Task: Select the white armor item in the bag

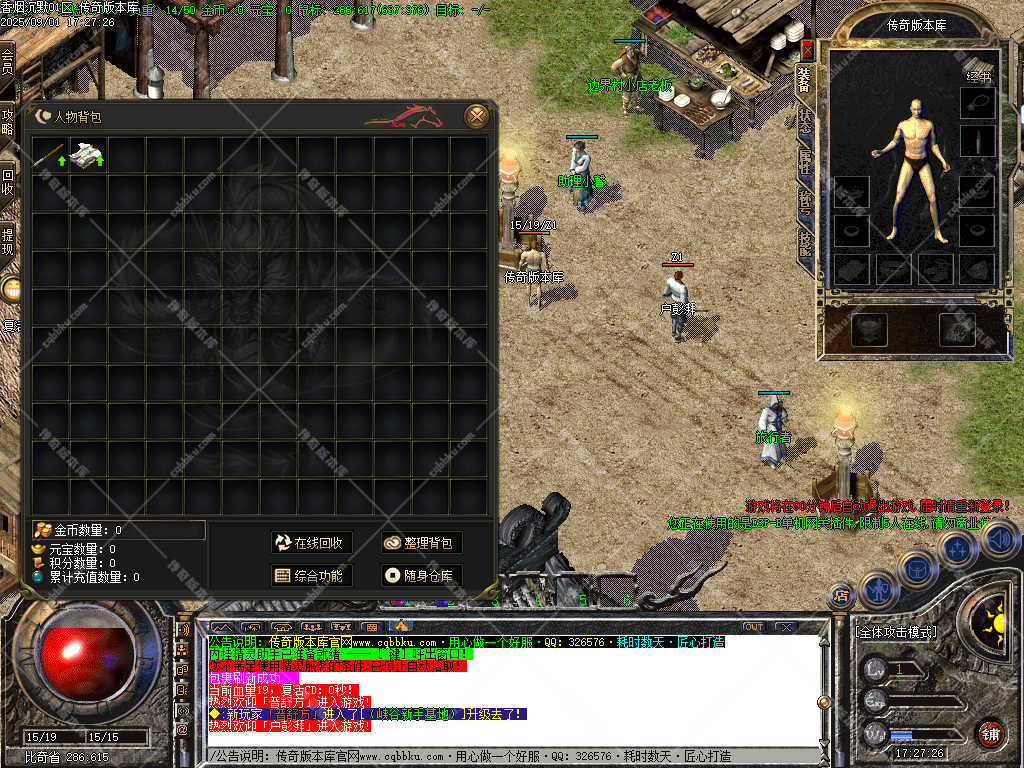Action: click(x=88, y=155)
